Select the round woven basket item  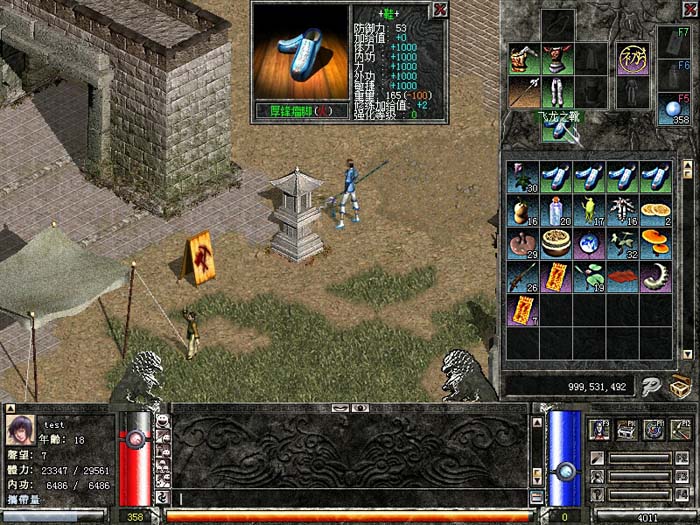coord(556,245)
